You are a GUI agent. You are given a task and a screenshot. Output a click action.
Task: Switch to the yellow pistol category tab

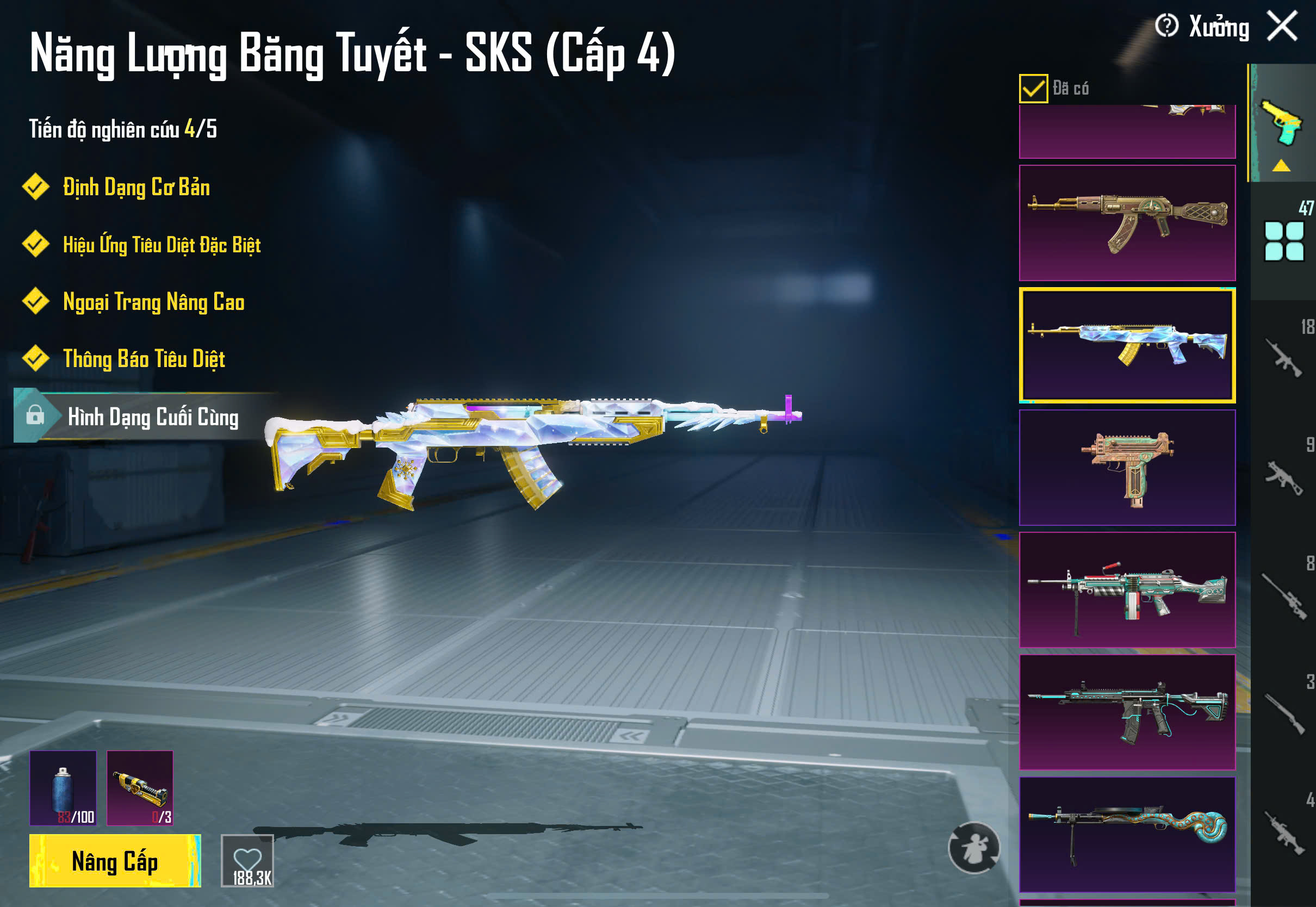1282,123
